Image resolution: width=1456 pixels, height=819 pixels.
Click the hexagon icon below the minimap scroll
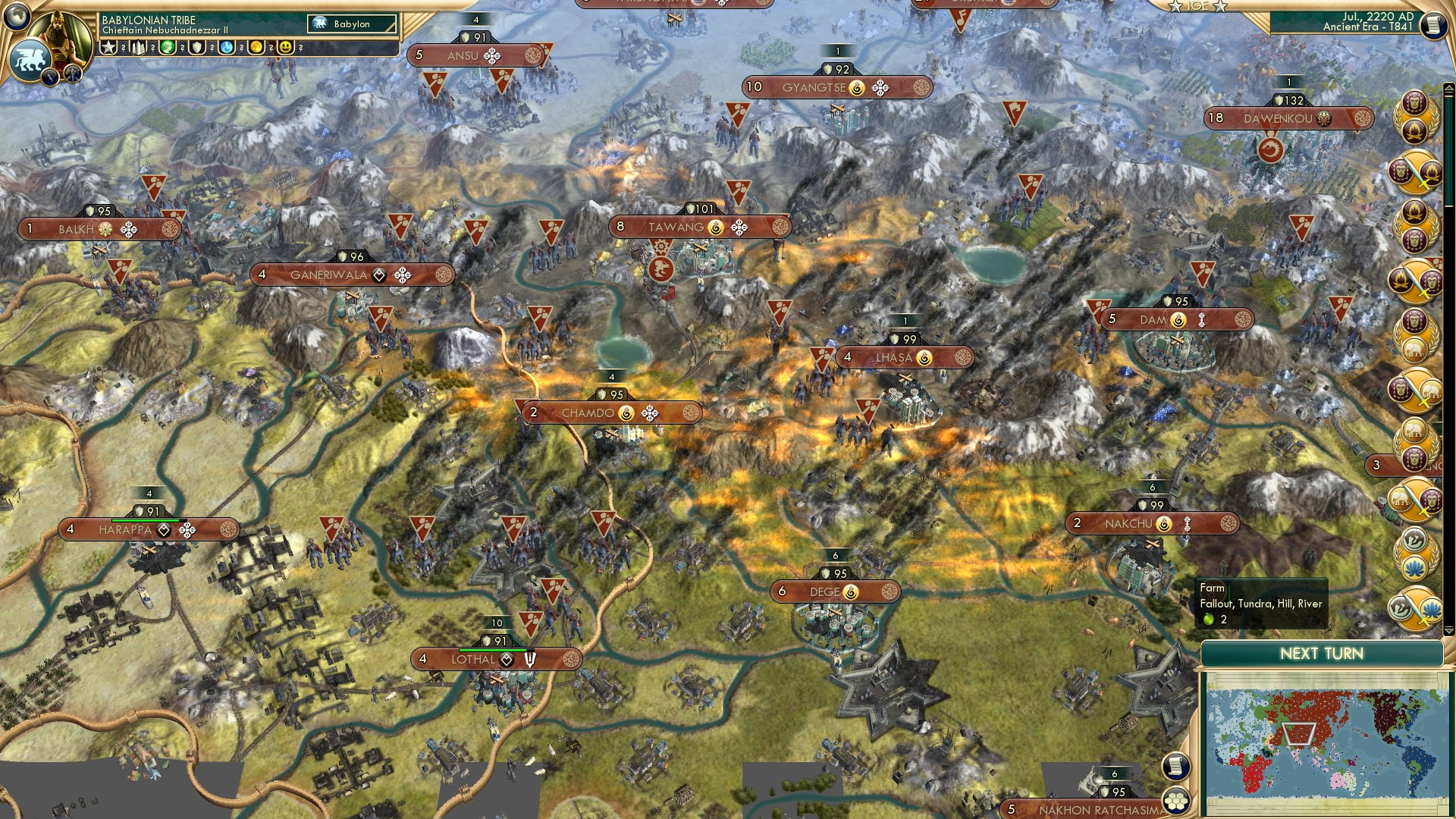point(1176,800)
